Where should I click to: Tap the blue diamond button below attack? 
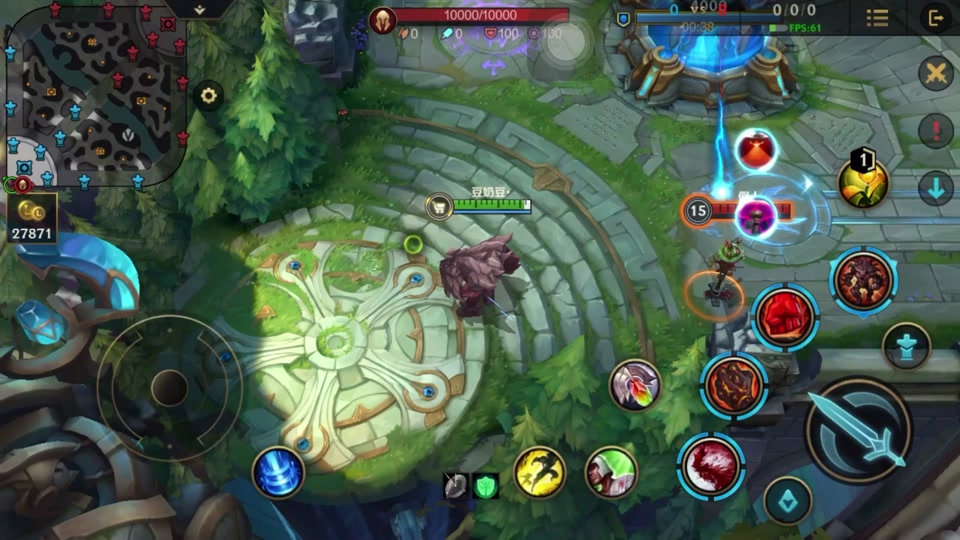click(x=788, y=499)
